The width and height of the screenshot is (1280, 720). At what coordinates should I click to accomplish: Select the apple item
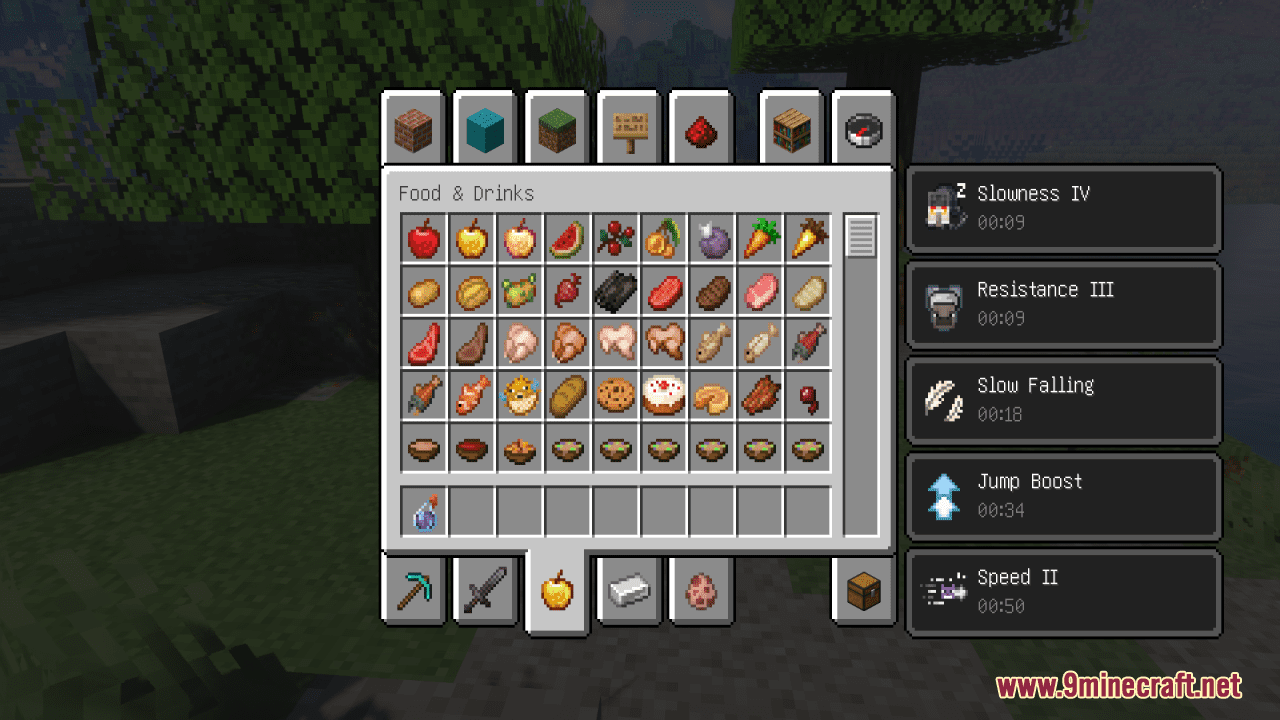(x=423, y=239)
